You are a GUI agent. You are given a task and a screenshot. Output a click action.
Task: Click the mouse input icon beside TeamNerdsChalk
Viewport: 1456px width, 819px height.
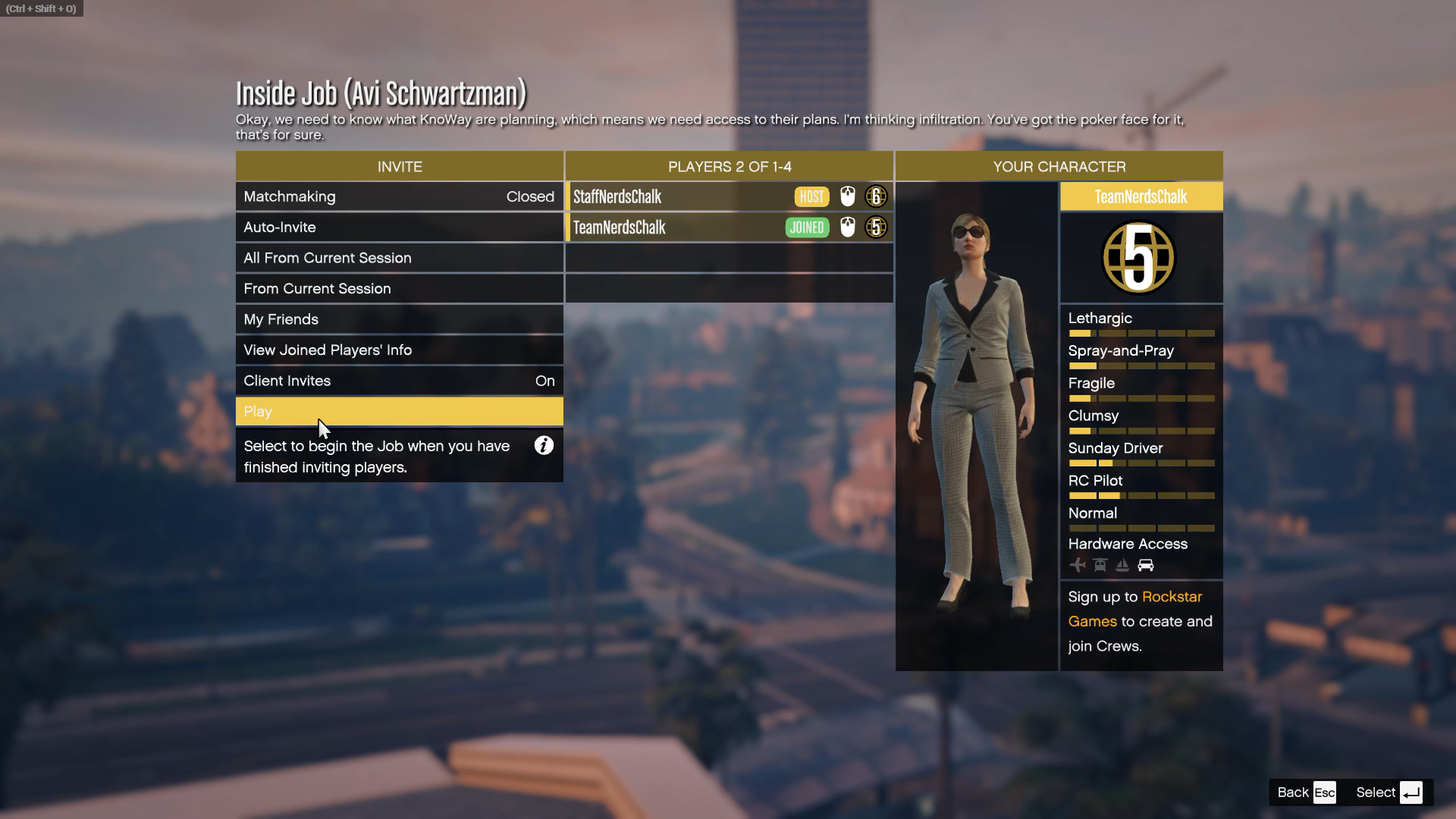tap(848, 227)
